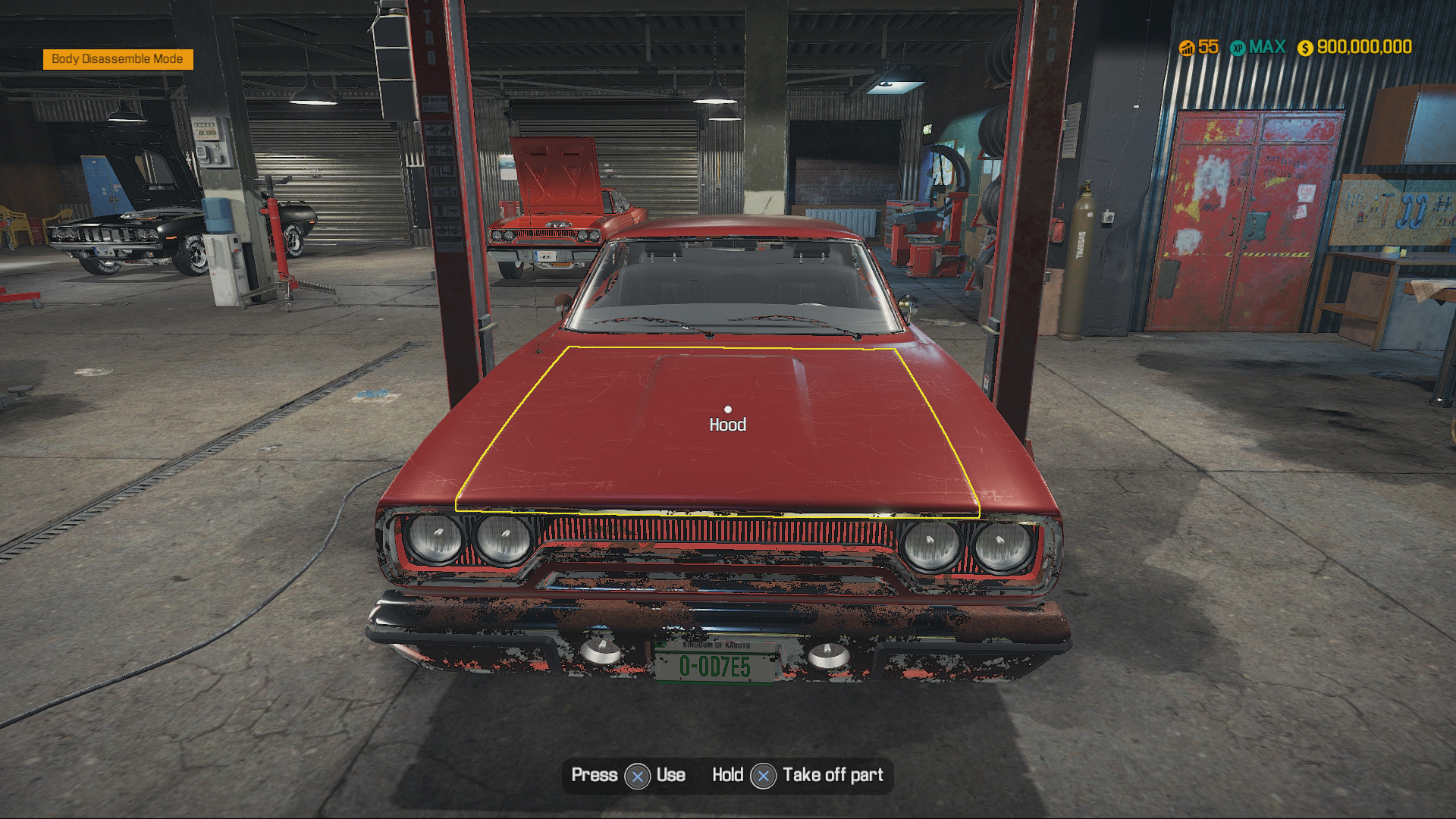The height and width of the screenshot is (819, 1456).
Task: Click the orange level progress icon showing 55
Action: click(1187, 47)
